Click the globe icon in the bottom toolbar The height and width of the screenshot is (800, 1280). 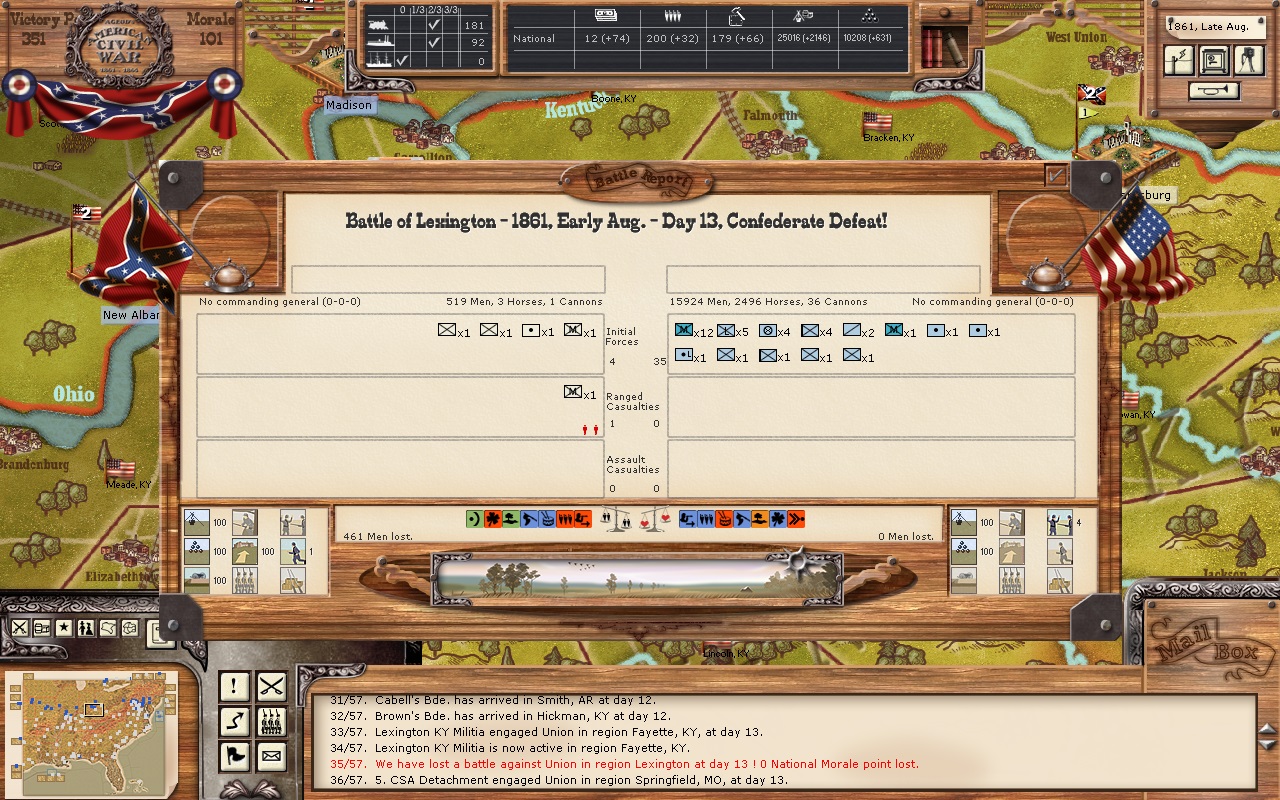127,627
